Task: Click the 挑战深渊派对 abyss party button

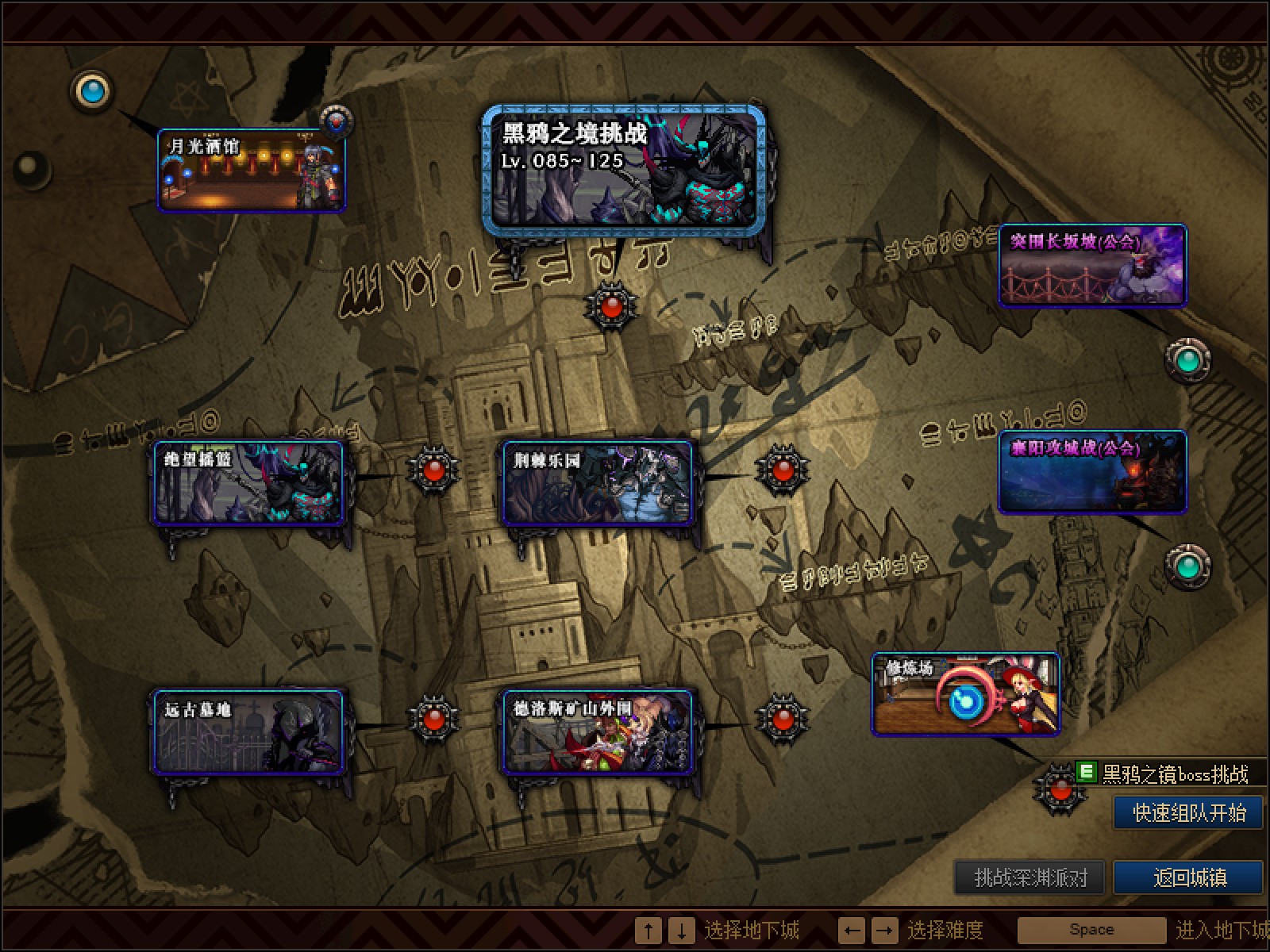Action: [1029, 877]
